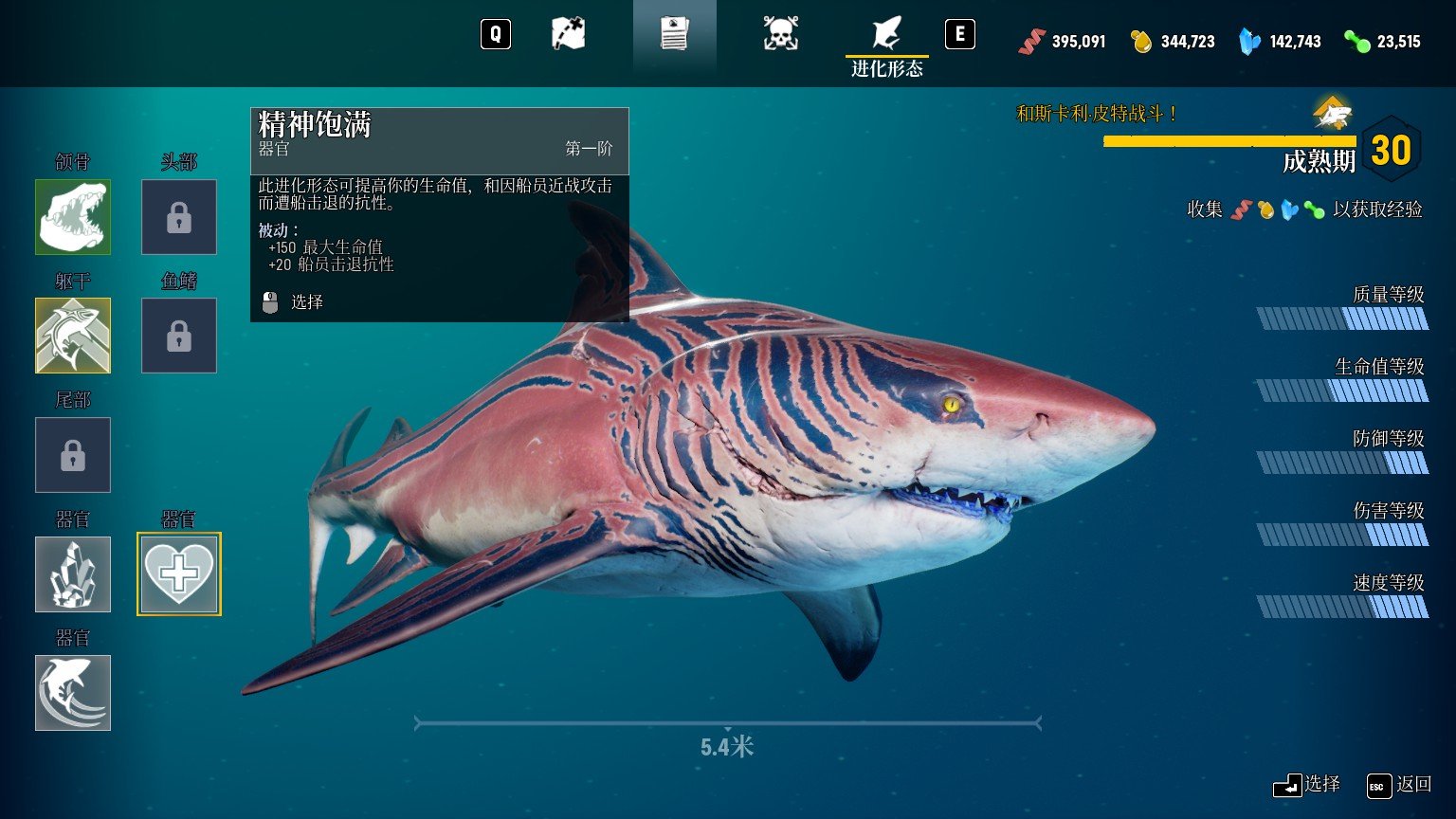Click the locked 鱼鳍 fin slot
The width and height of the screenshot is (1456, 819).
[179, 336]
